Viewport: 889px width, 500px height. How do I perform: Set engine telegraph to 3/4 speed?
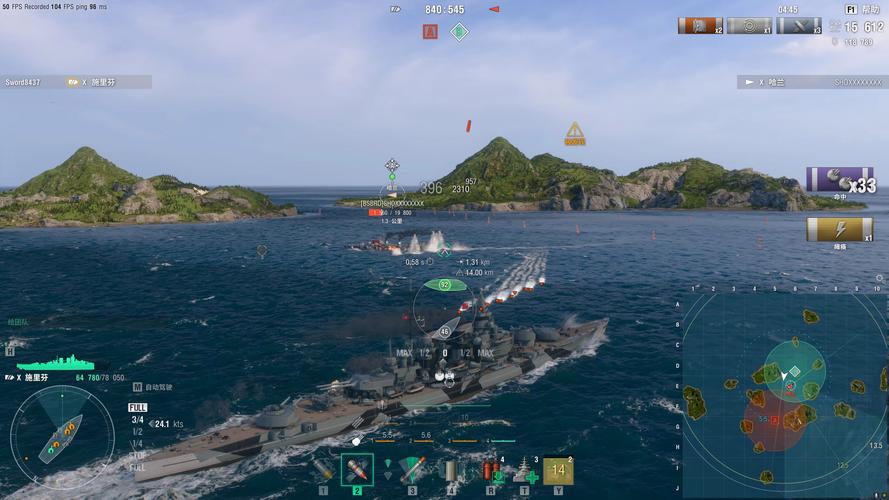[x=137, y=420]
